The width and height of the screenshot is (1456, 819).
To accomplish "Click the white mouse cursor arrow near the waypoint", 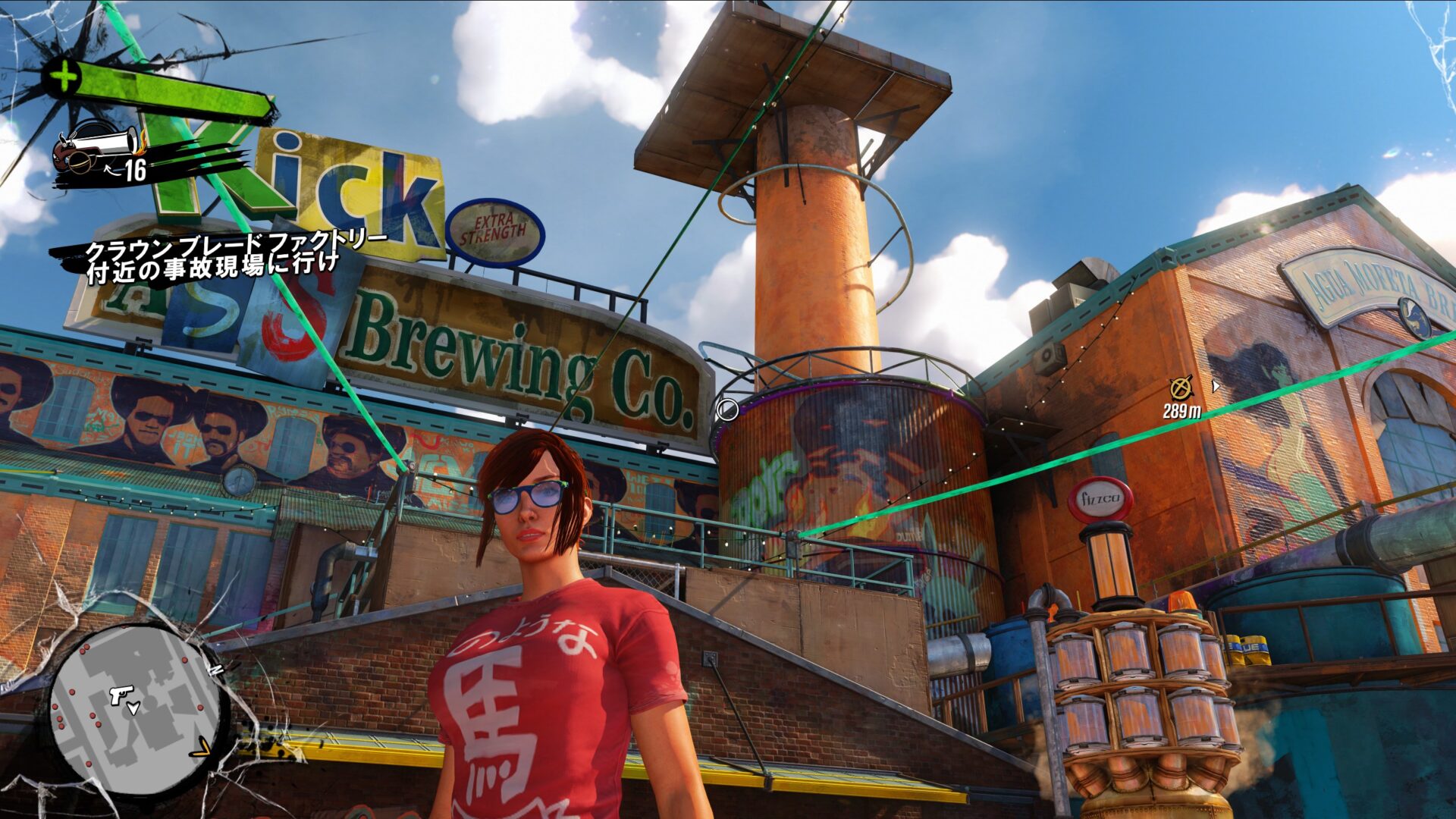I will coord(1216,387).
